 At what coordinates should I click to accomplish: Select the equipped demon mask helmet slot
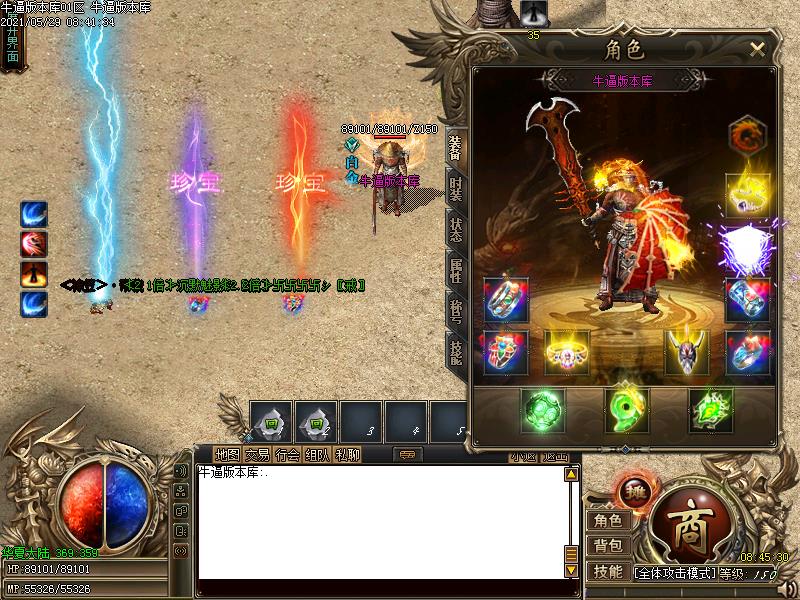pos(687,351)
